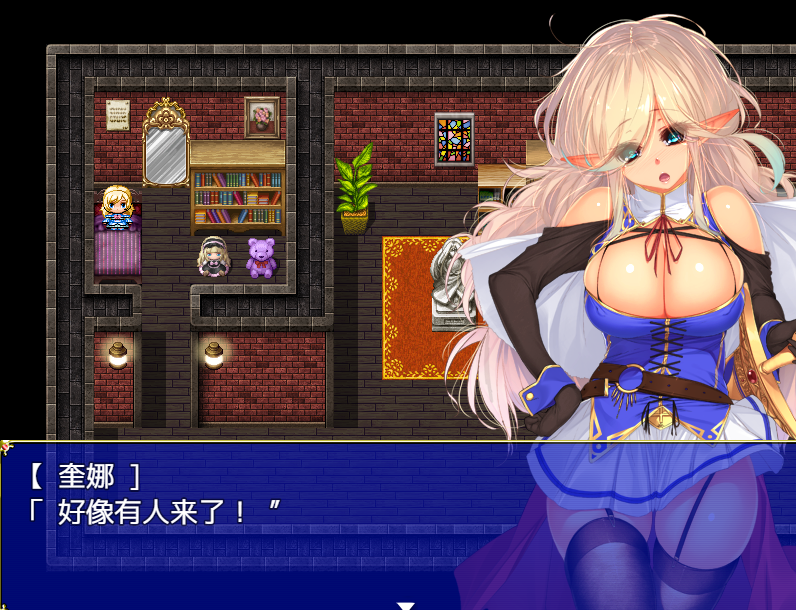
Task: Click the dialogue continue arrow
Action: [x=405, y=604]
